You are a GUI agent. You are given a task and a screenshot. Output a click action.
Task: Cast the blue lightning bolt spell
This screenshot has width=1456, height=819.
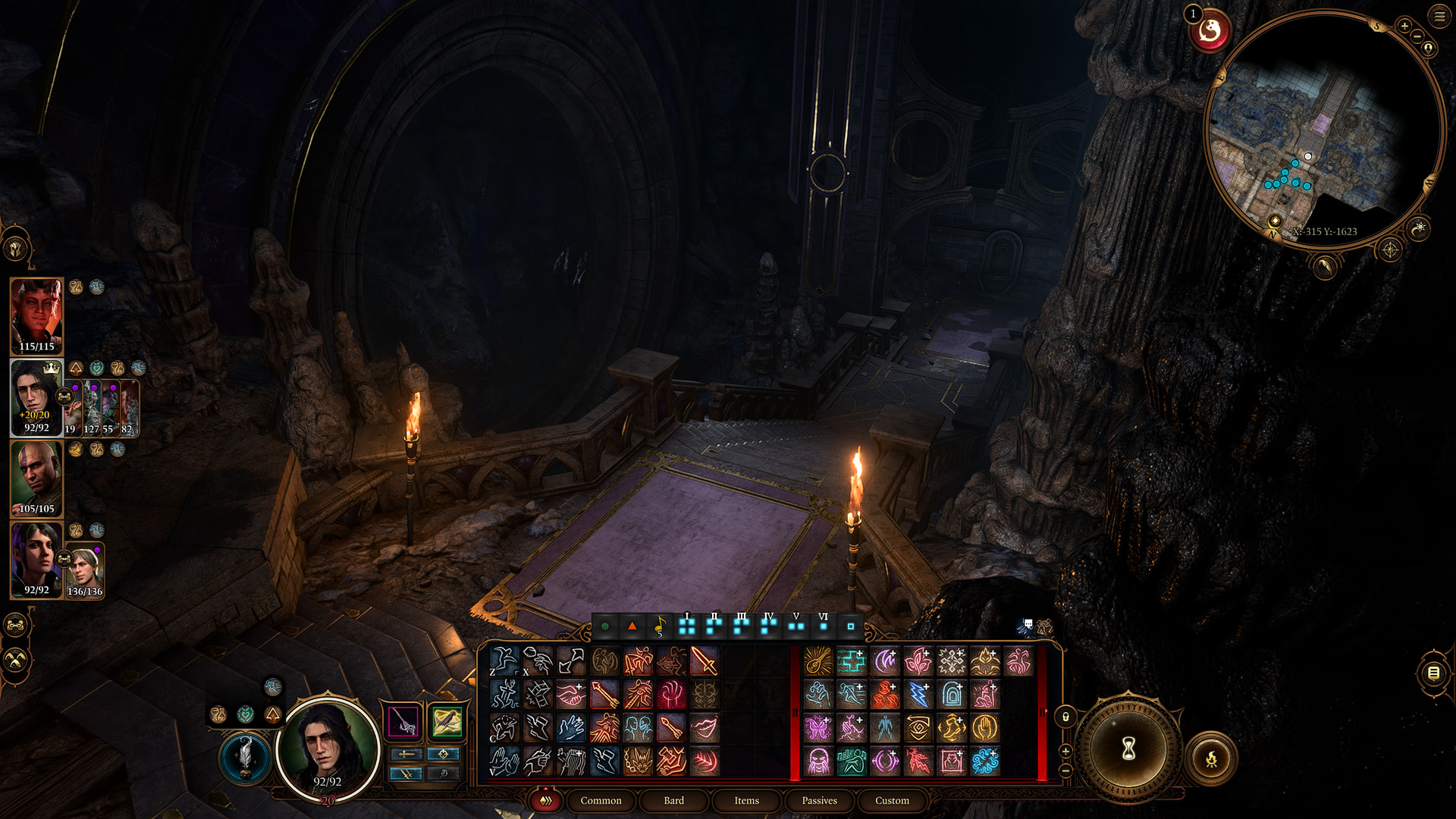click(x=918, y=695)
